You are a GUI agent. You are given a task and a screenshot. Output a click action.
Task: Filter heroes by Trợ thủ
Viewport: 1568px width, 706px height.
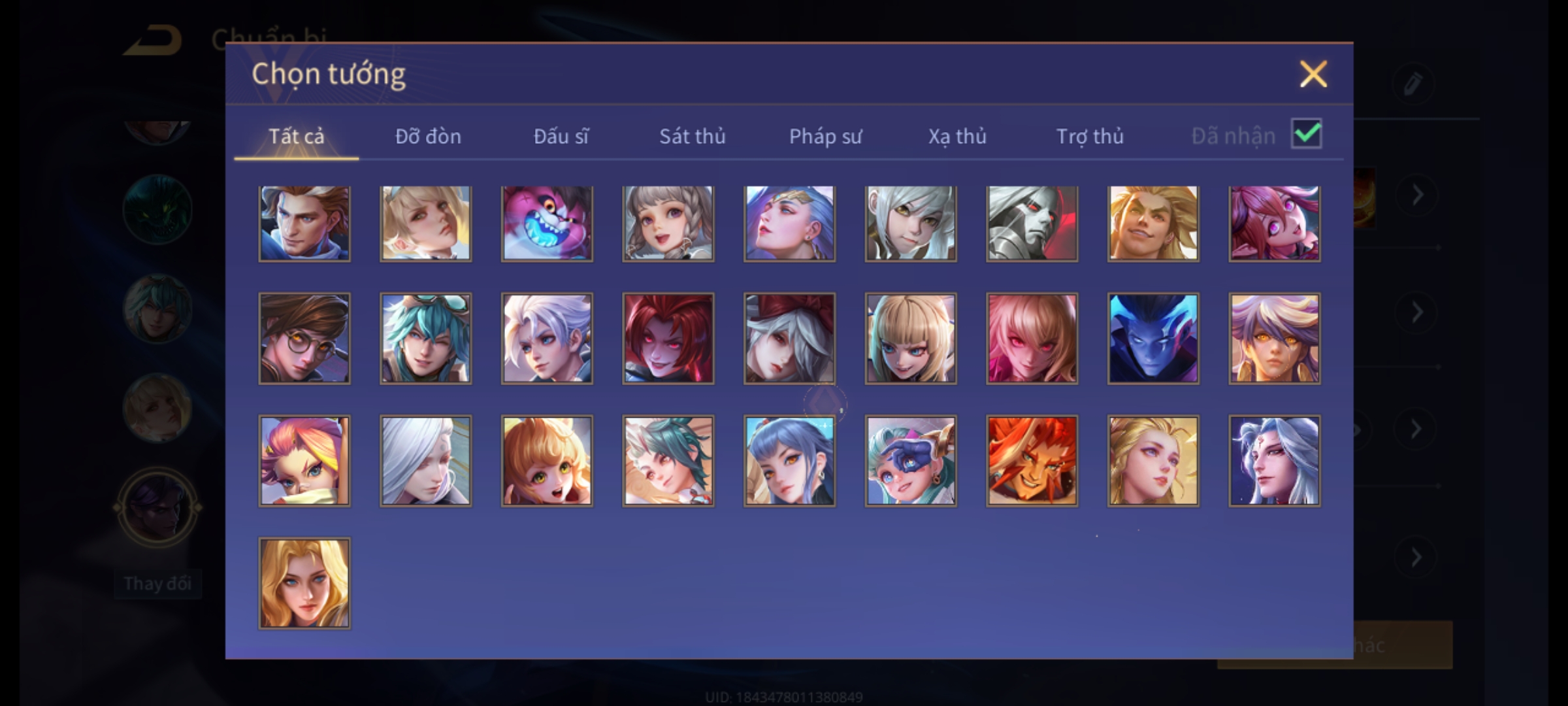click(1090, 136)
